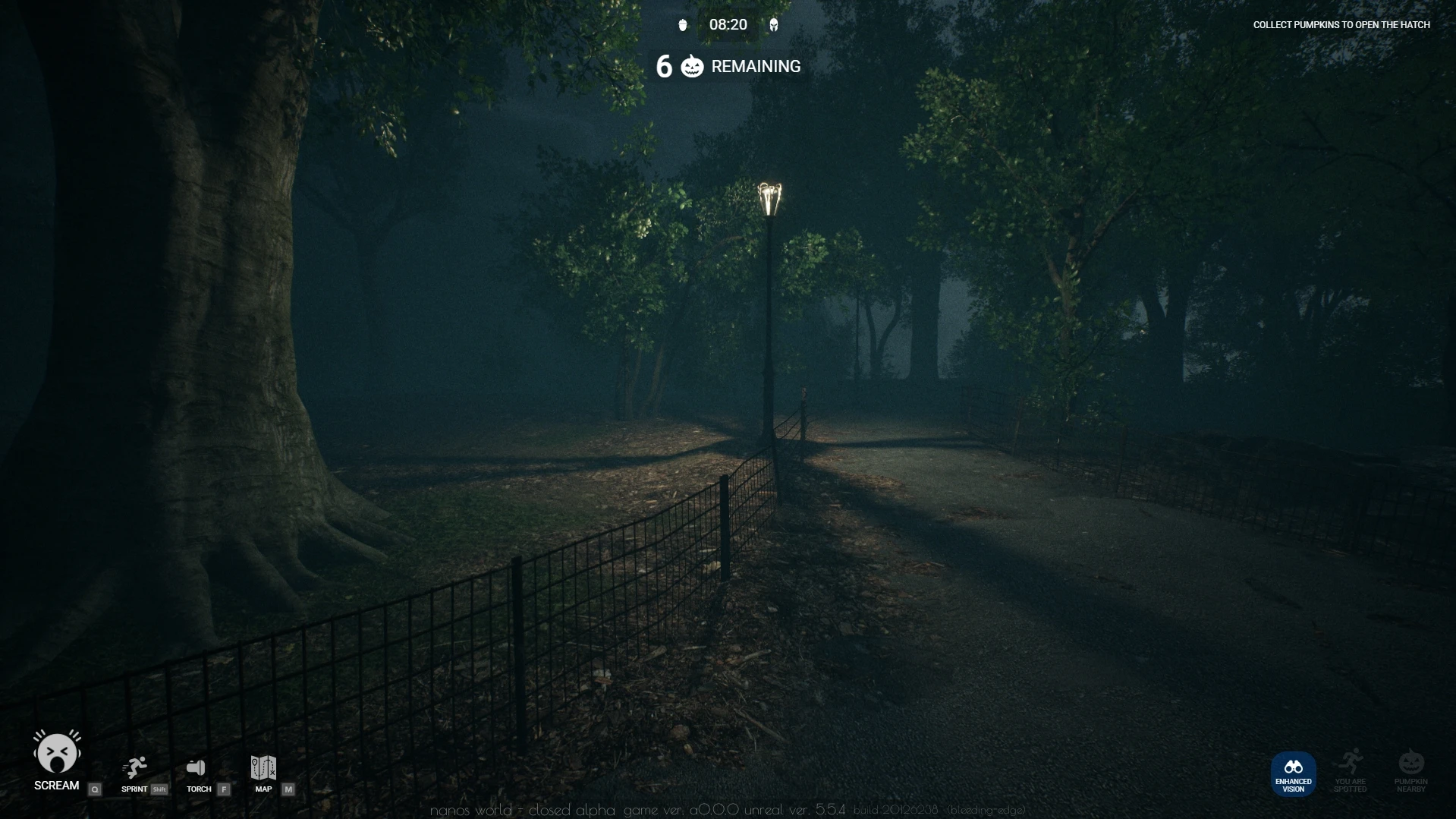The height and width of the screenshot is (819, 1456).
Task: Toggle the Torch flashlight icon
Action: pos(197,767)
